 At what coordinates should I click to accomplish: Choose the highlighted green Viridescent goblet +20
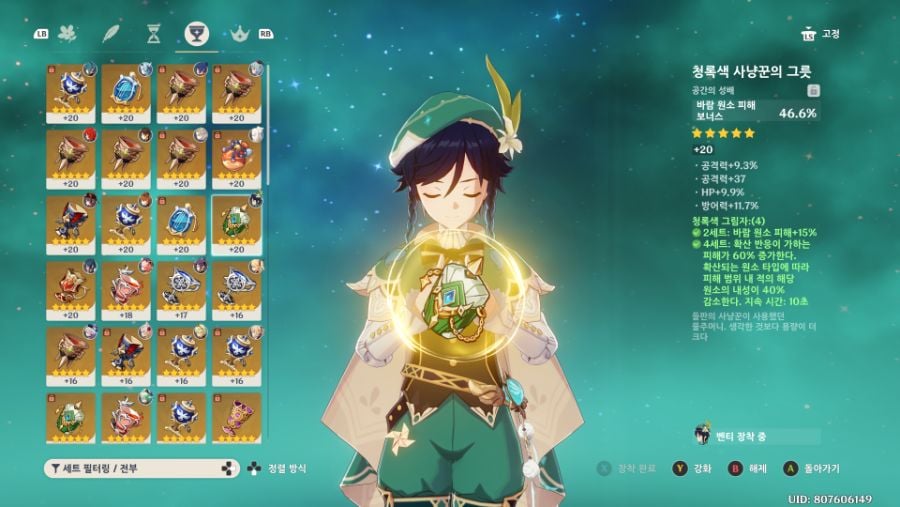coord(236,221)
